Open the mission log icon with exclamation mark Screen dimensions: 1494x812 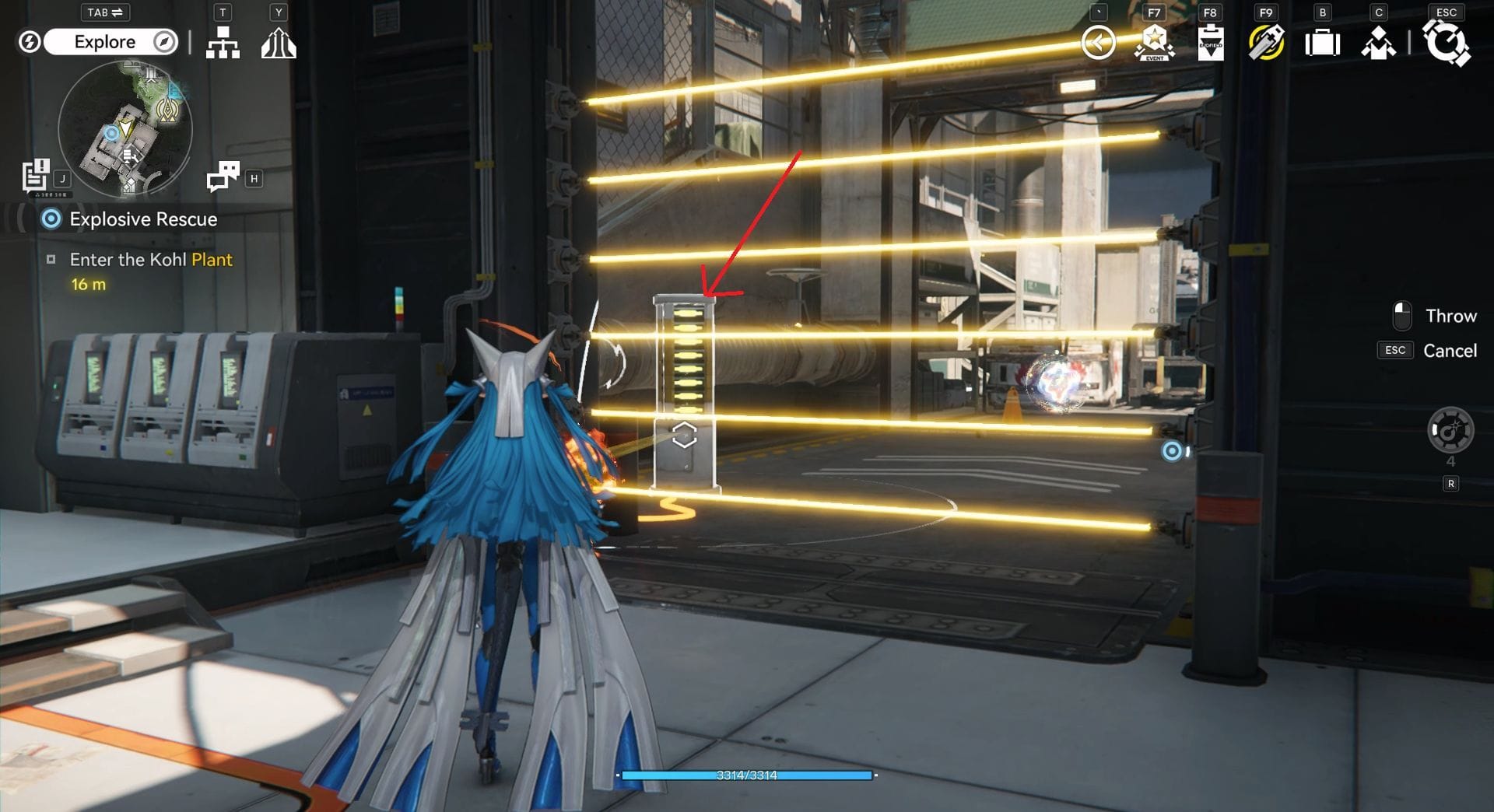pyautogui.click(x=35, y=175)
